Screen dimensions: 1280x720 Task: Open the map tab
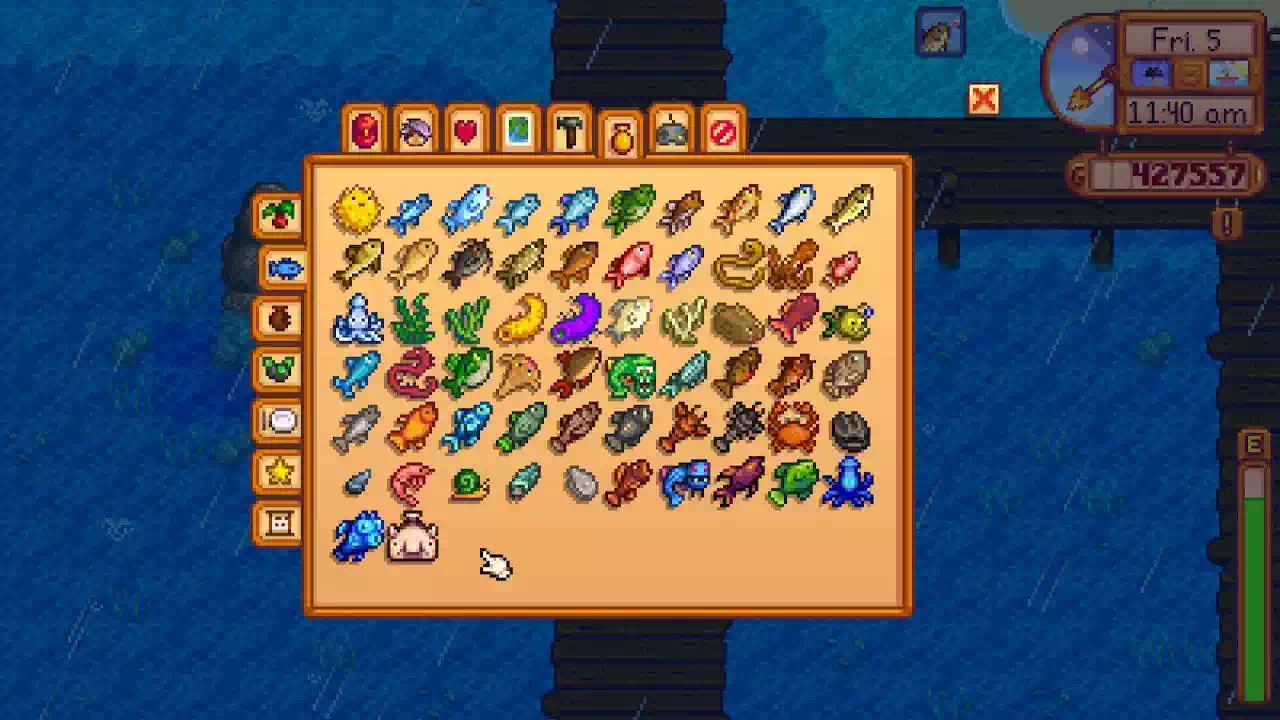coord(518,131)
